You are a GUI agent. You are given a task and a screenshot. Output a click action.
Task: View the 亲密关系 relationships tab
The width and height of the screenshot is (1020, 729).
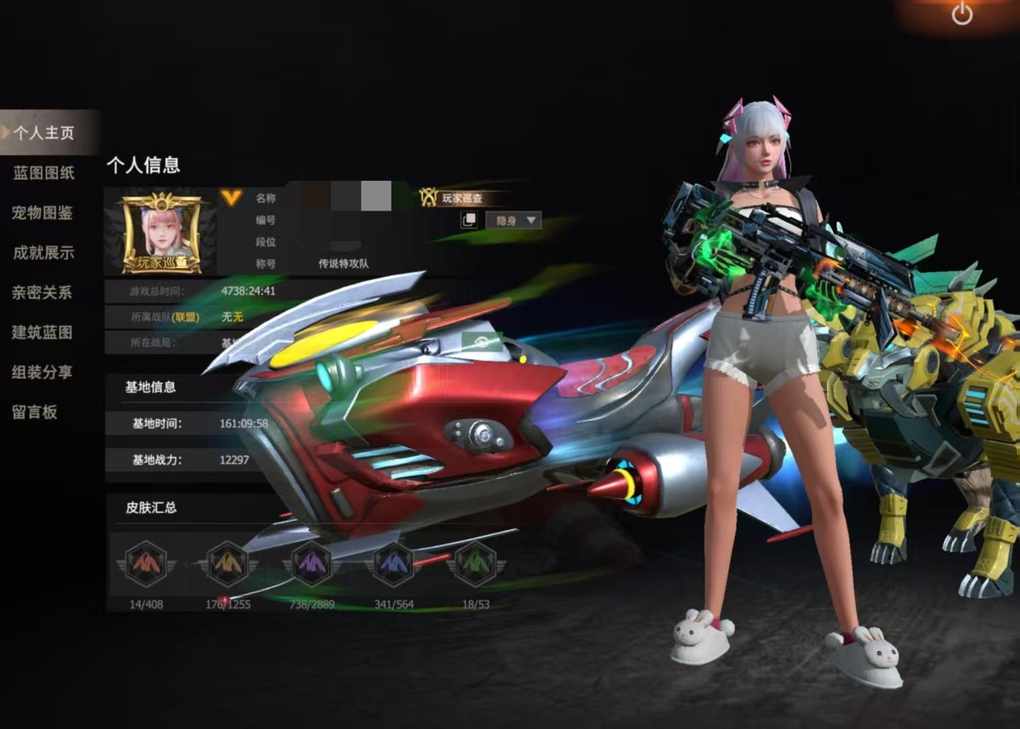pos(42,293)
